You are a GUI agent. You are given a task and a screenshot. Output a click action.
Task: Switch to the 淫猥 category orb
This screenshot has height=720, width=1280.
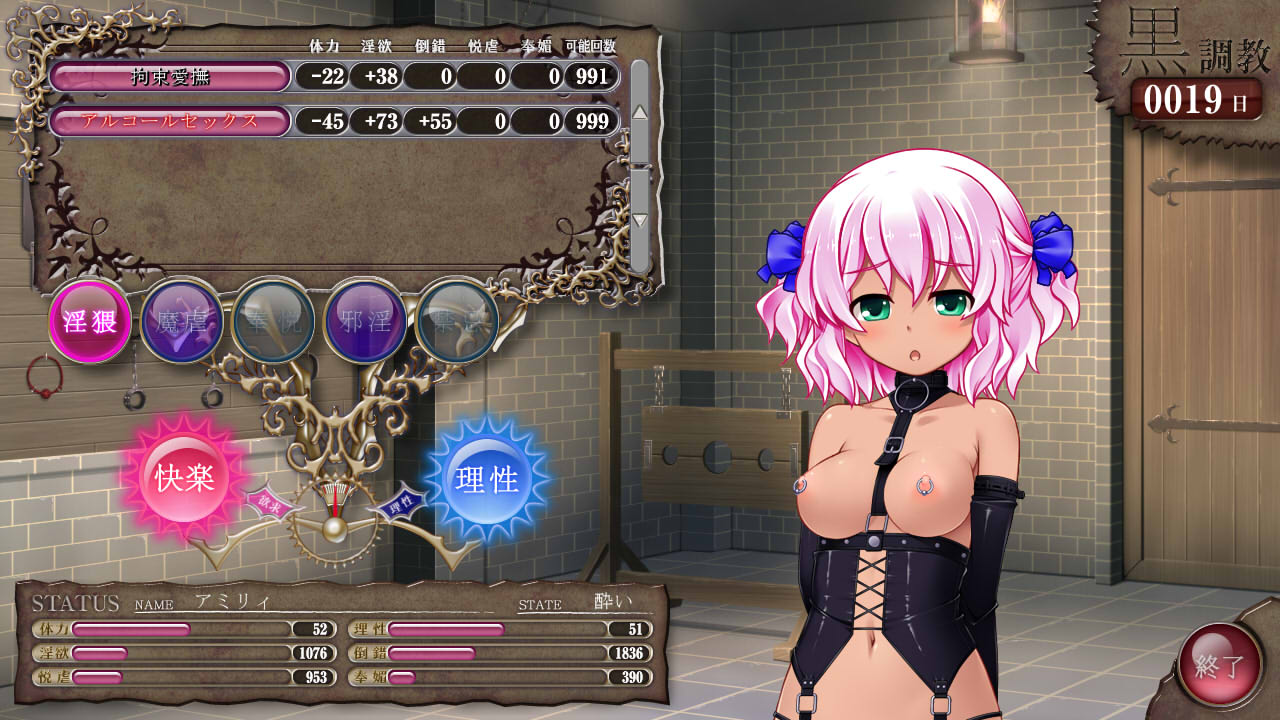pyautogui.click(x=90, y=321)
